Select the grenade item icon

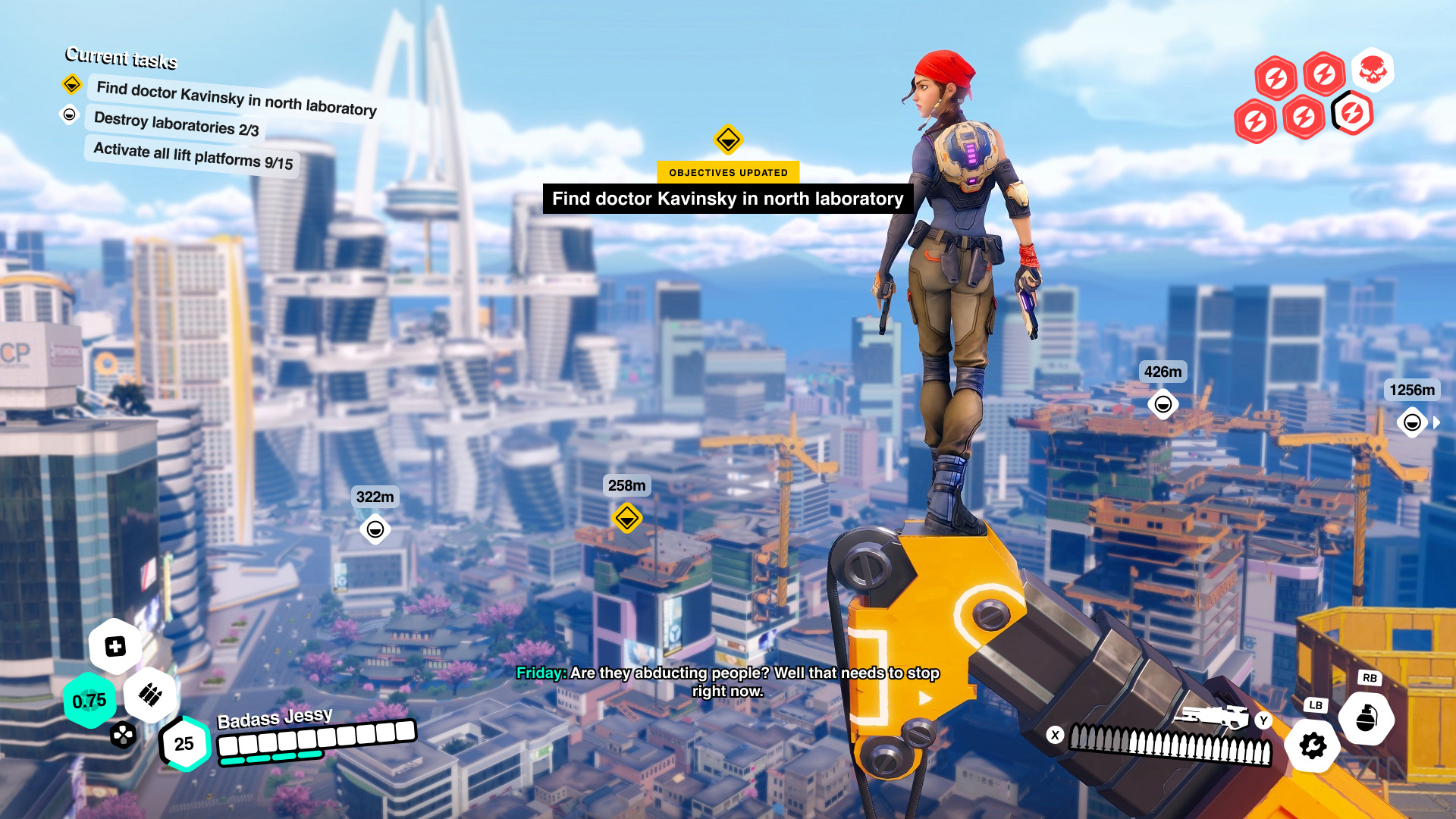coord(1367,718)
